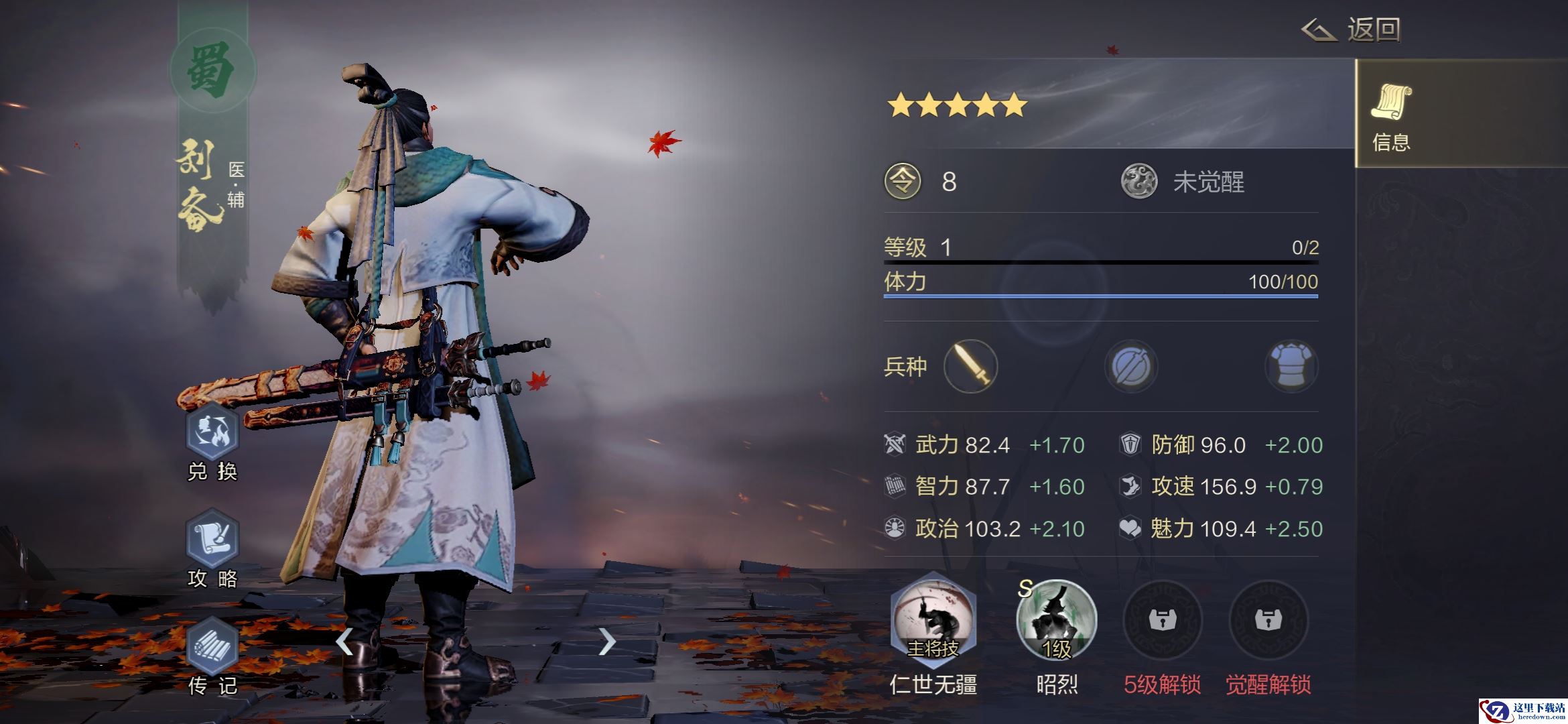1568x724 pixels.
Task: Tap the 令 command cost icon
Action: [x=903, y=181]
